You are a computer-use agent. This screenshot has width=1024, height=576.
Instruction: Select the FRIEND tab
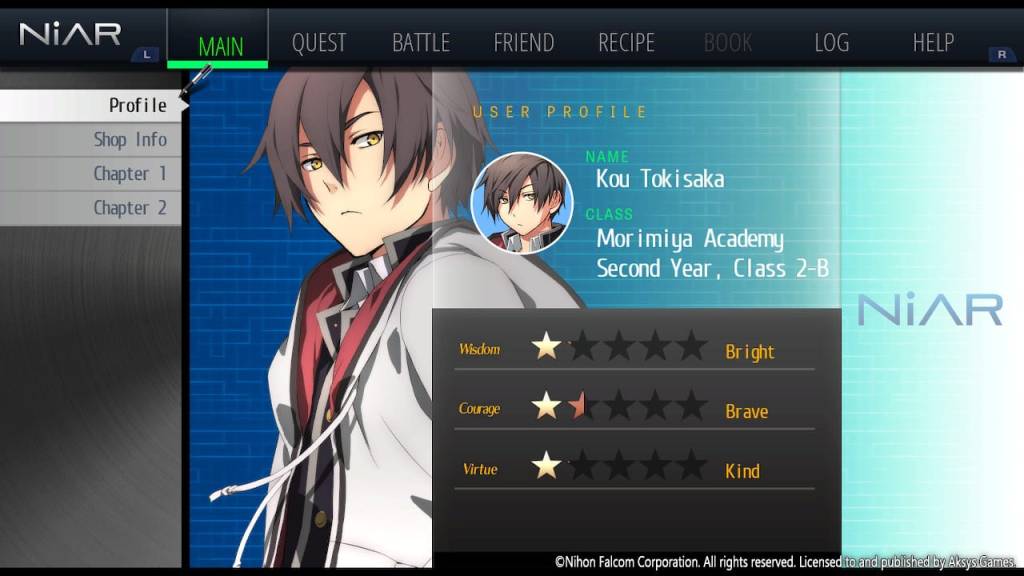pos(523,43)
